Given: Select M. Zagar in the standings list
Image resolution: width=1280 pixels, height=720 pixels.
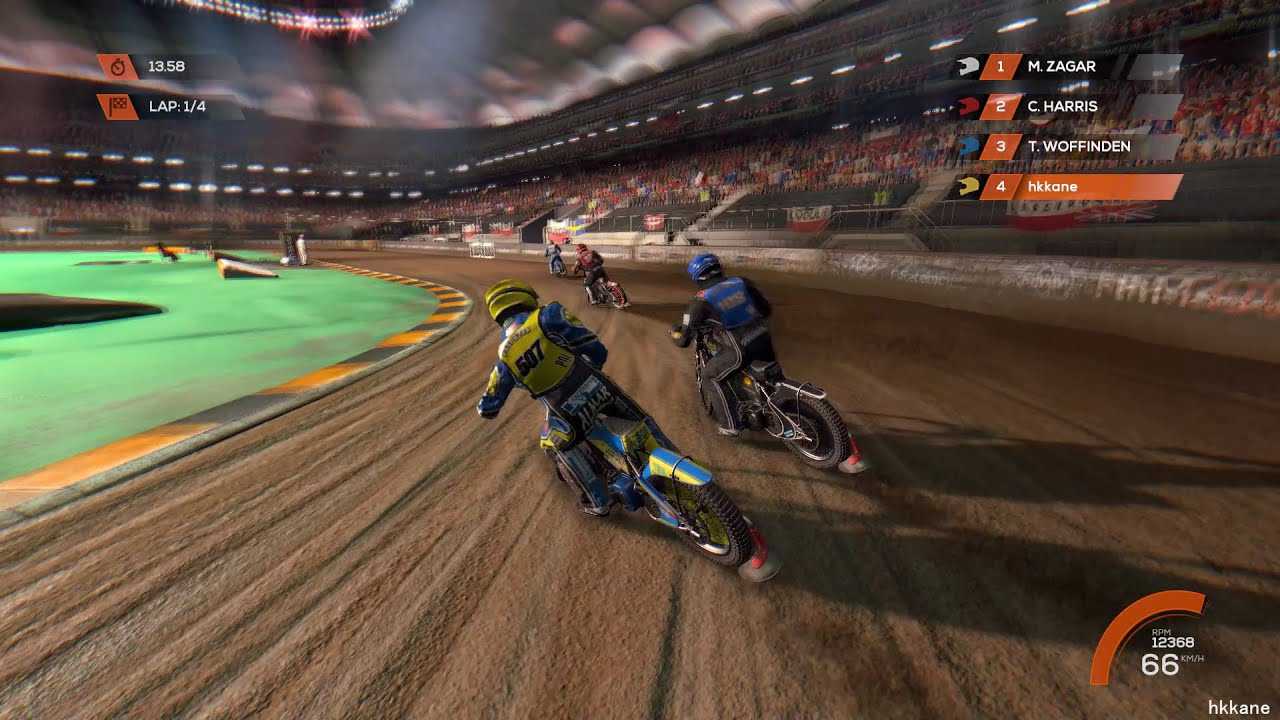Looking at the screenshot, I should point(1062,67).
